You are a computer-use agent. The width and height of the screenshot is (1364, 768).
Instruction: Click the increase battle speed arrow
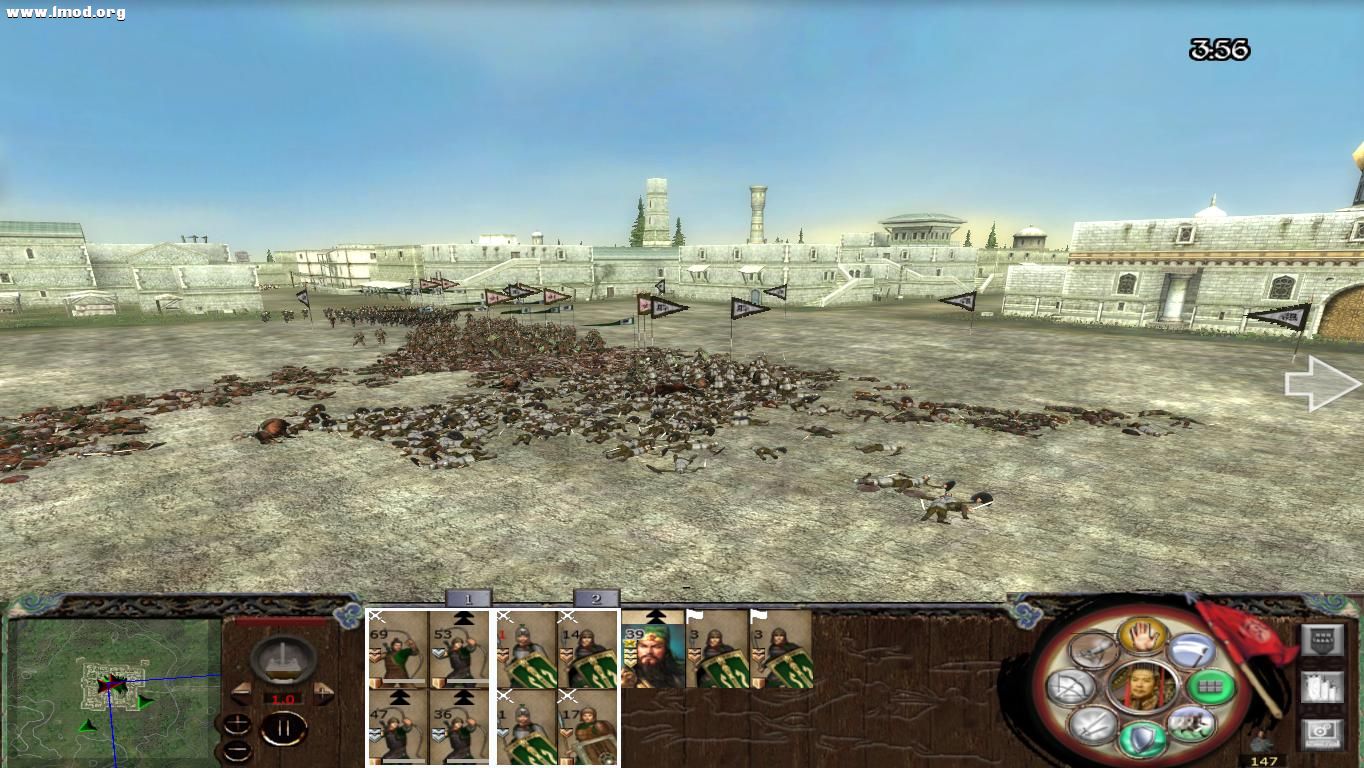(x=323, y=693)
